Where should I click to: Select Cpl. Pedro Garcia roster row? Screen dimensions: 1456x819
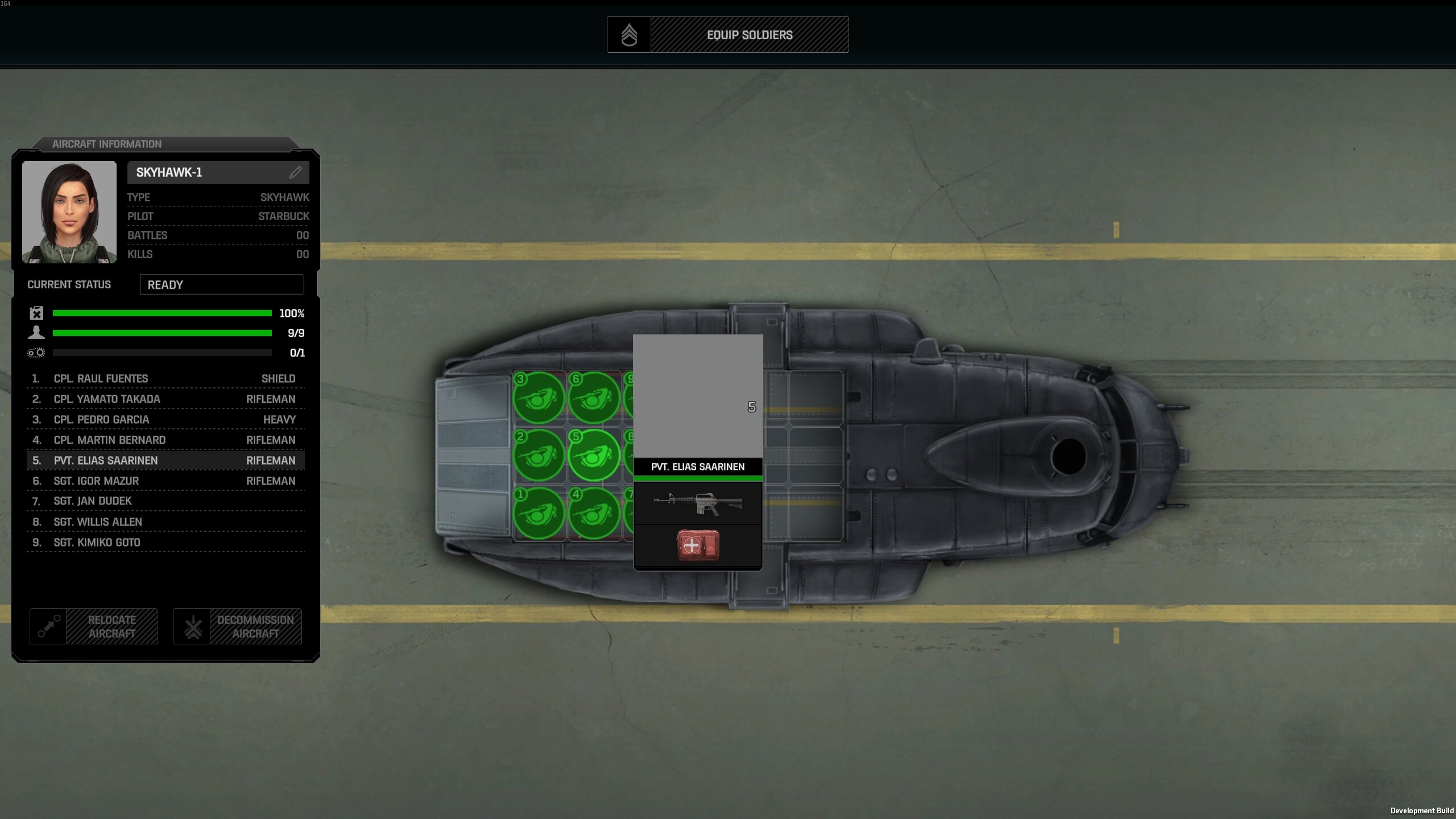165,420
